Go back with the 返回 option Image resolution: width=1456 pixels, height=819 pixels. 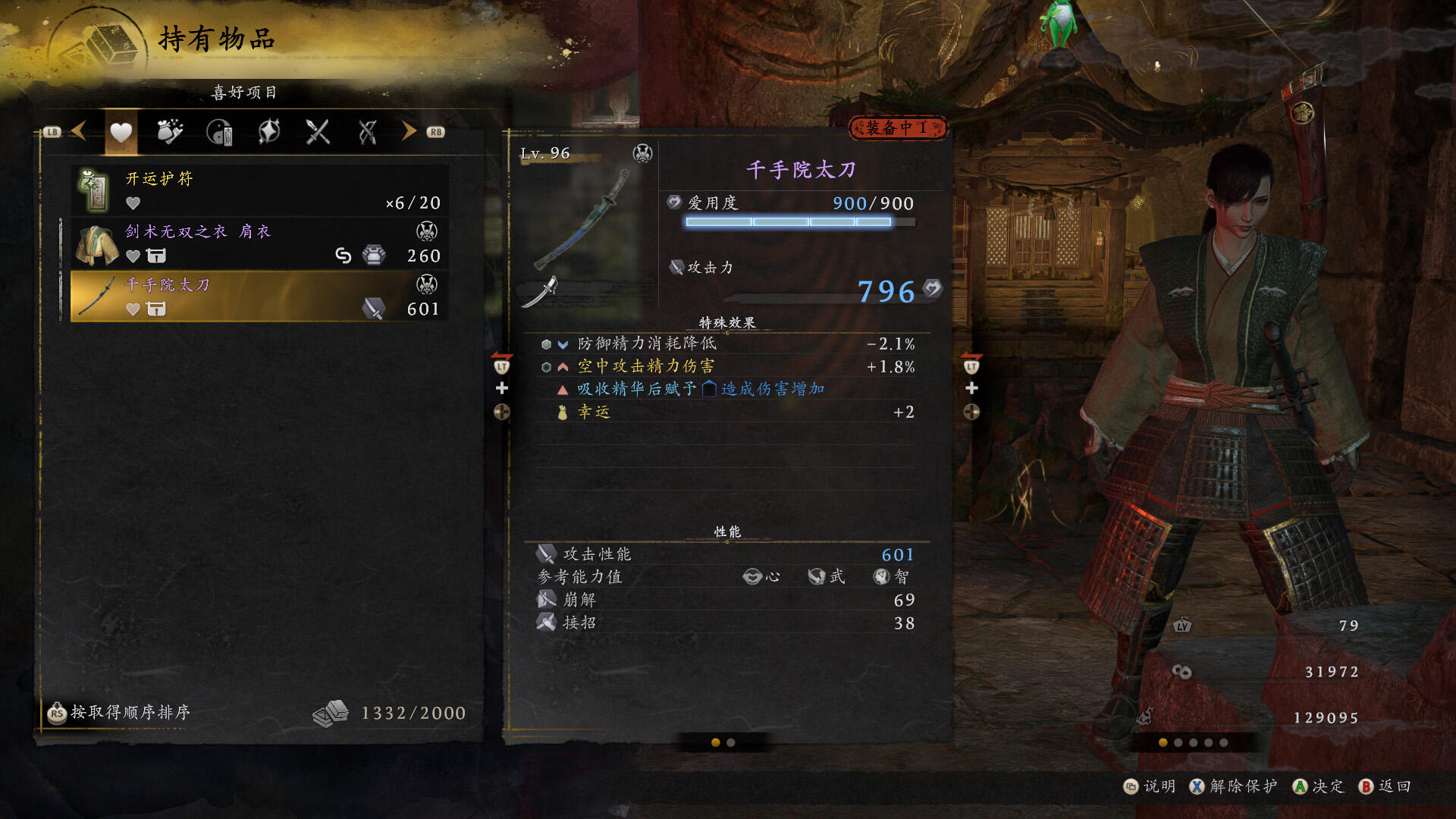pyautogui.click(x=1385, y=786)
